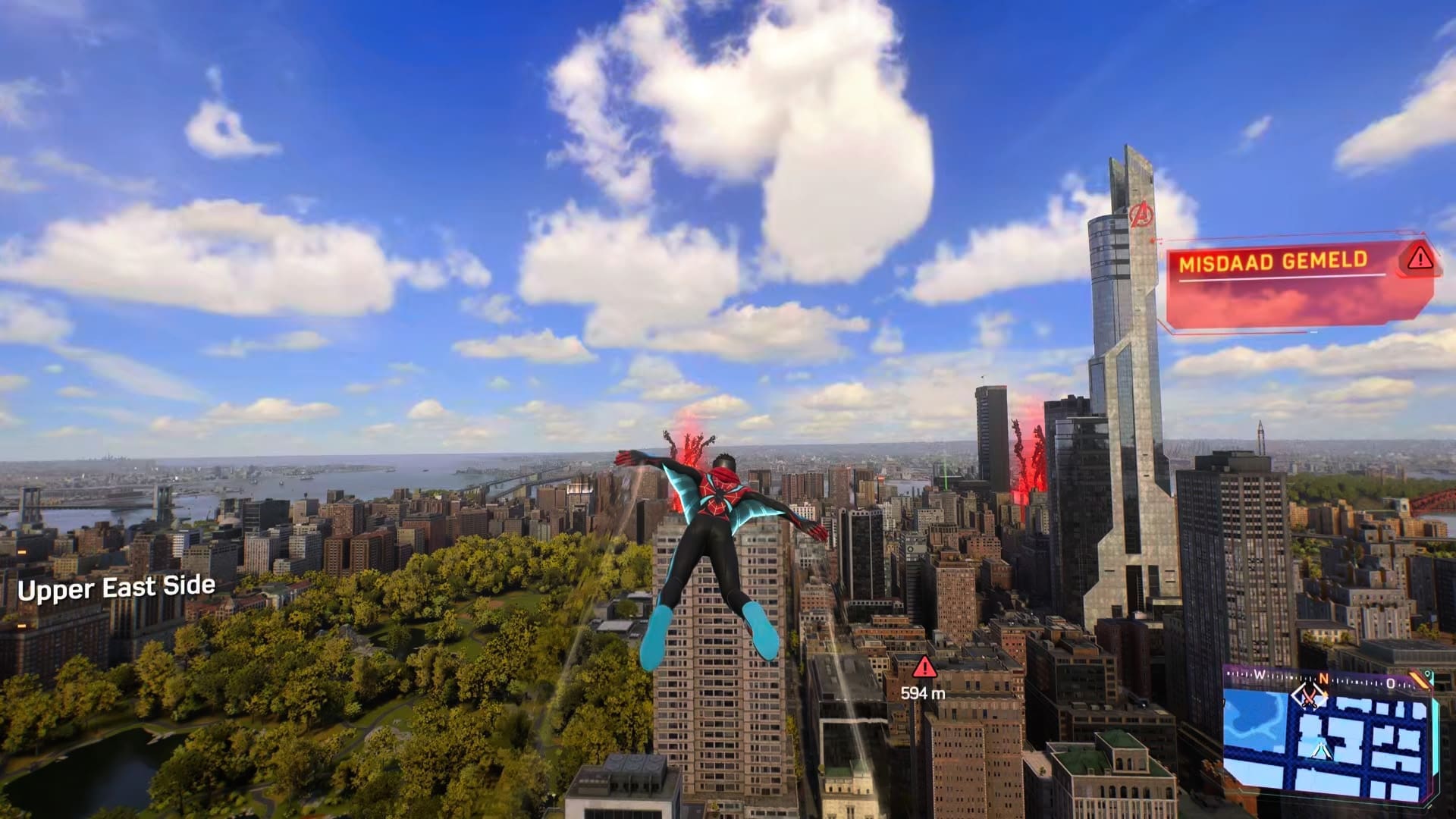Click the Avengers logo on the tall tower
Viewport: 1456px width, 819px height.
pyautogui.click(x=1144, y=215)
